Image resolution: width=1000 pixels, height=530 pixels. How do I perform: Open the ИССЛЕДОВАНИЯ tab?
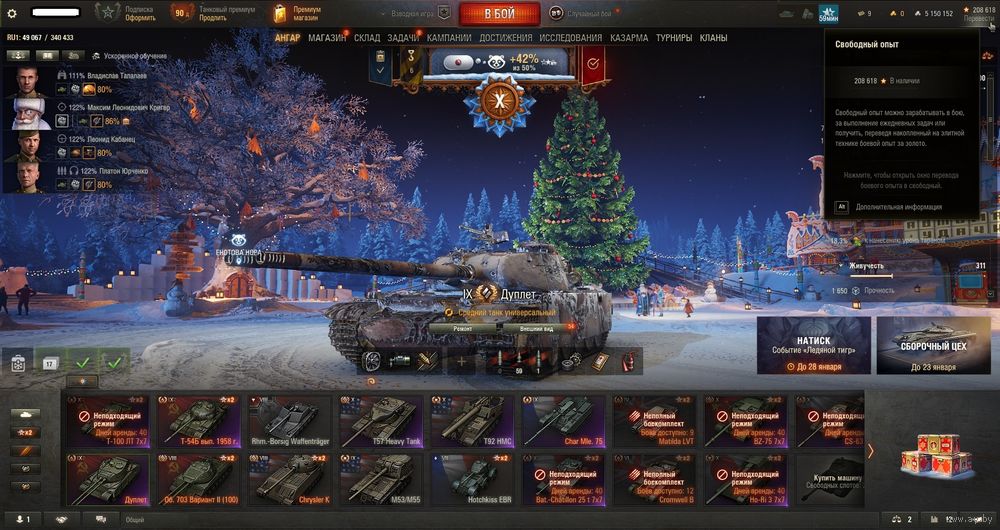pyautogui.click(x=571, y=38)
